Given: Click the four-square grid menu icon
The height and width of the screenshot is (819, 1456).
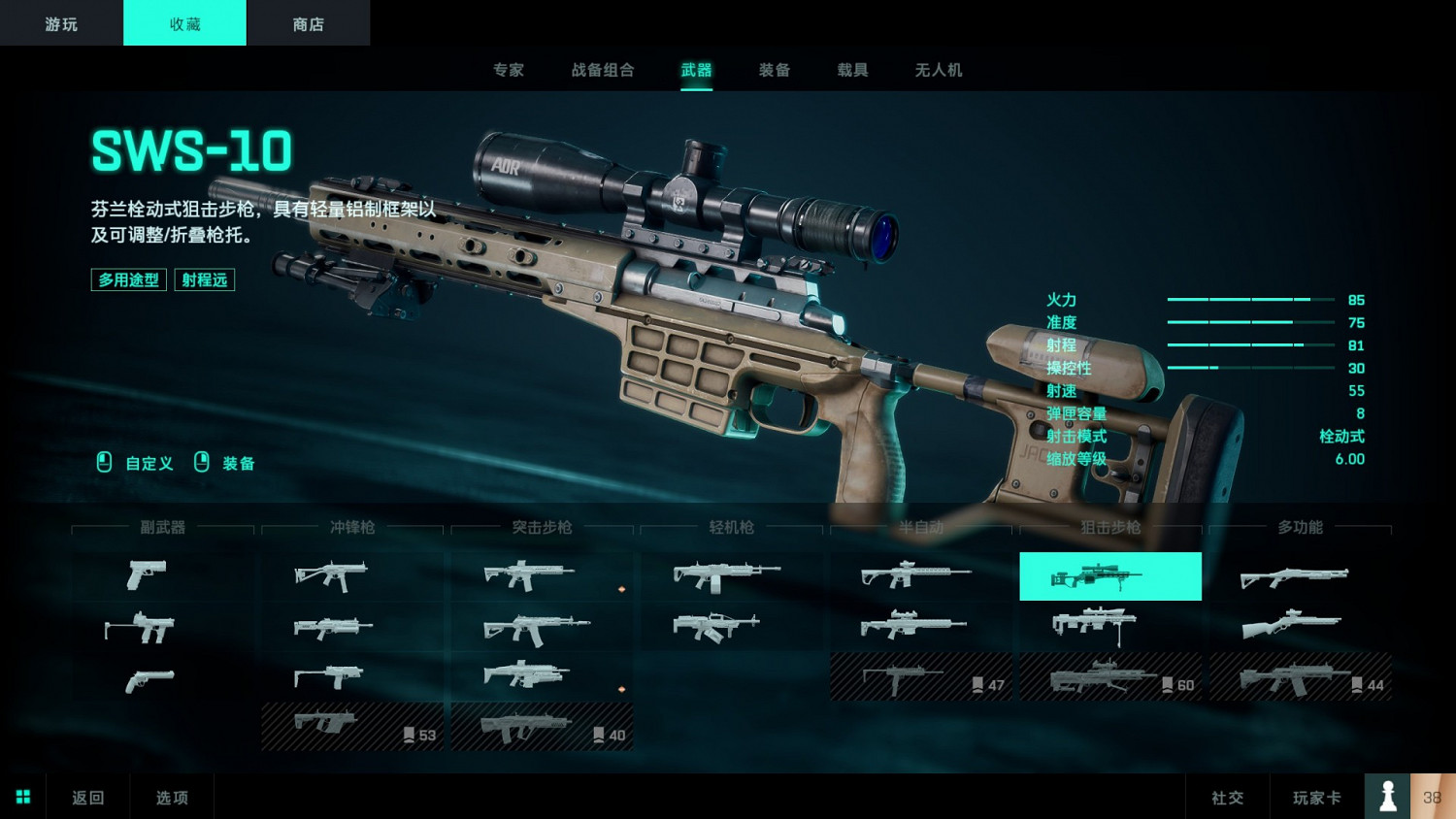Looking at the screenshot, I should coord(23,797).
